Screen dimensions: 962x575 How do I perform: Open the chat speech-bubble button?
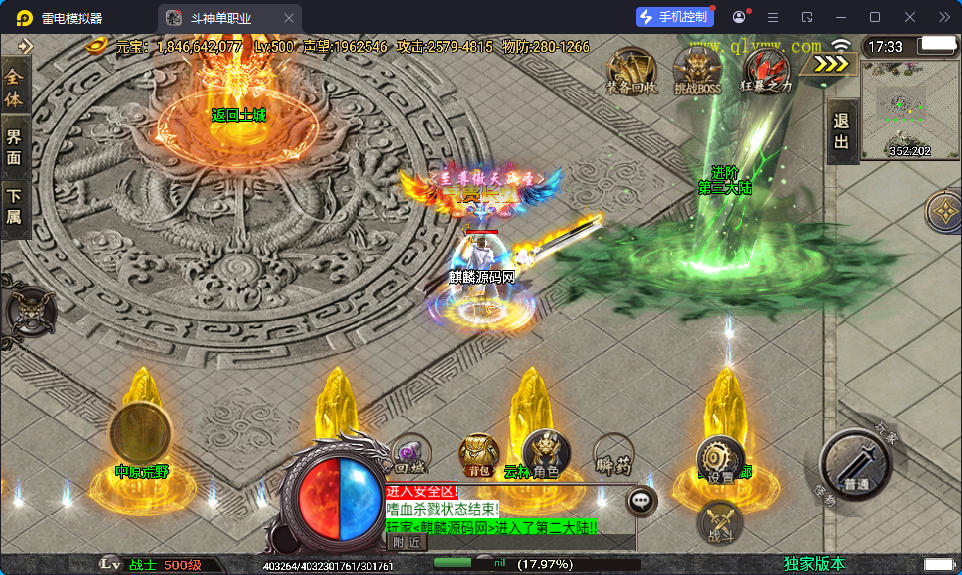click(641, 500)
